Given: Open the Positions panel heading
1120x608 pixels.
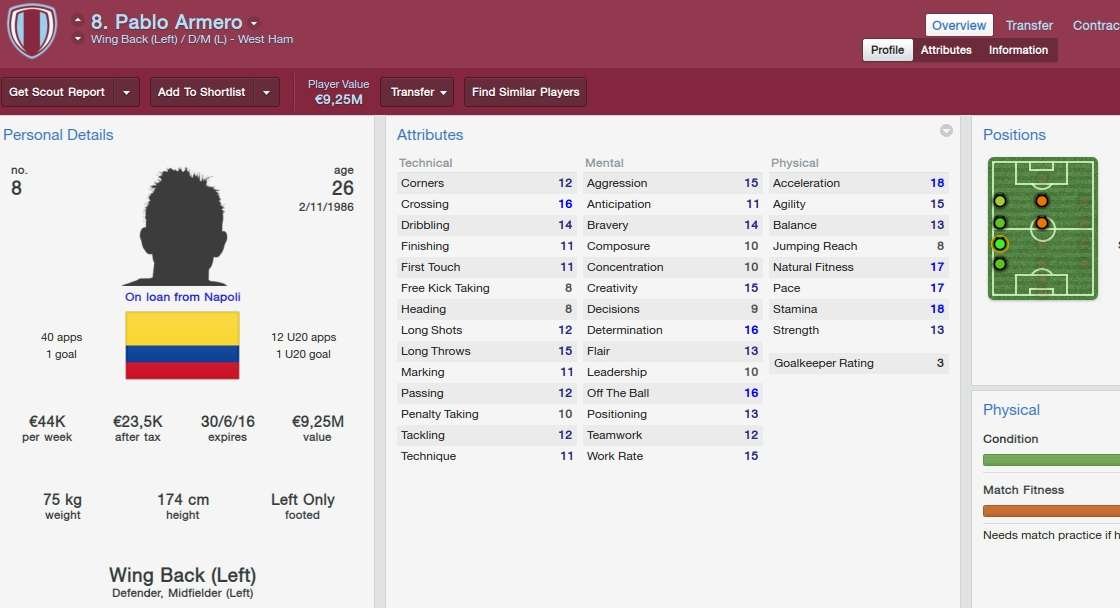Looking at the screenshot, I should tap(1014, 135).
